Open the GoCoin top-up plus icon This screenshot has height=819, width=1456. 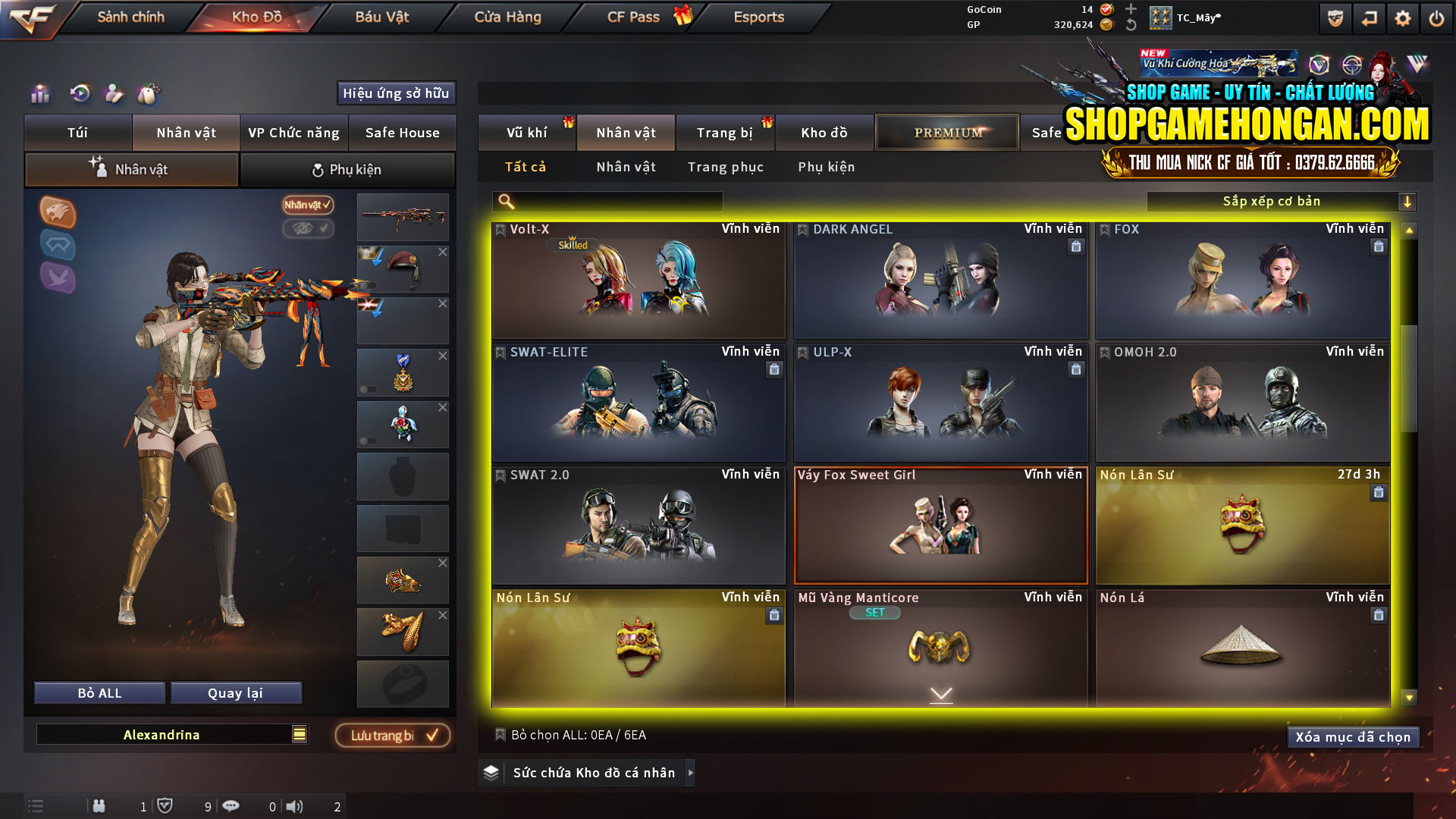[1131, 11]
